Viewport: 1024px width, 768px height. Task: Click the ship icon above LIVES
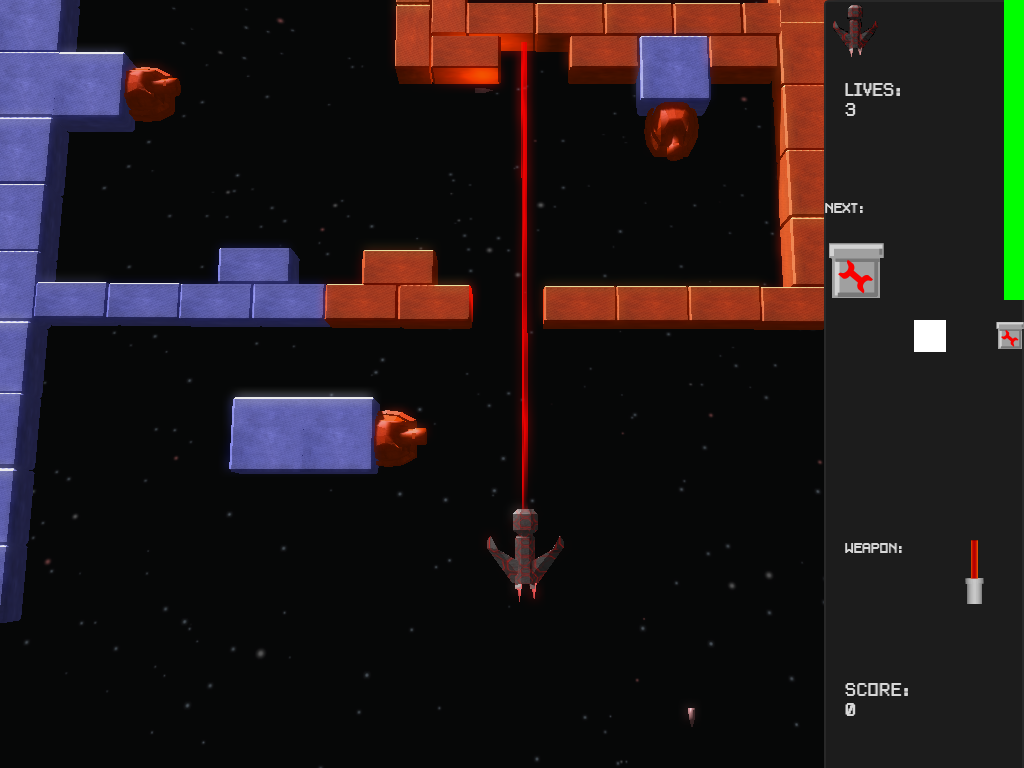point(855,29)
